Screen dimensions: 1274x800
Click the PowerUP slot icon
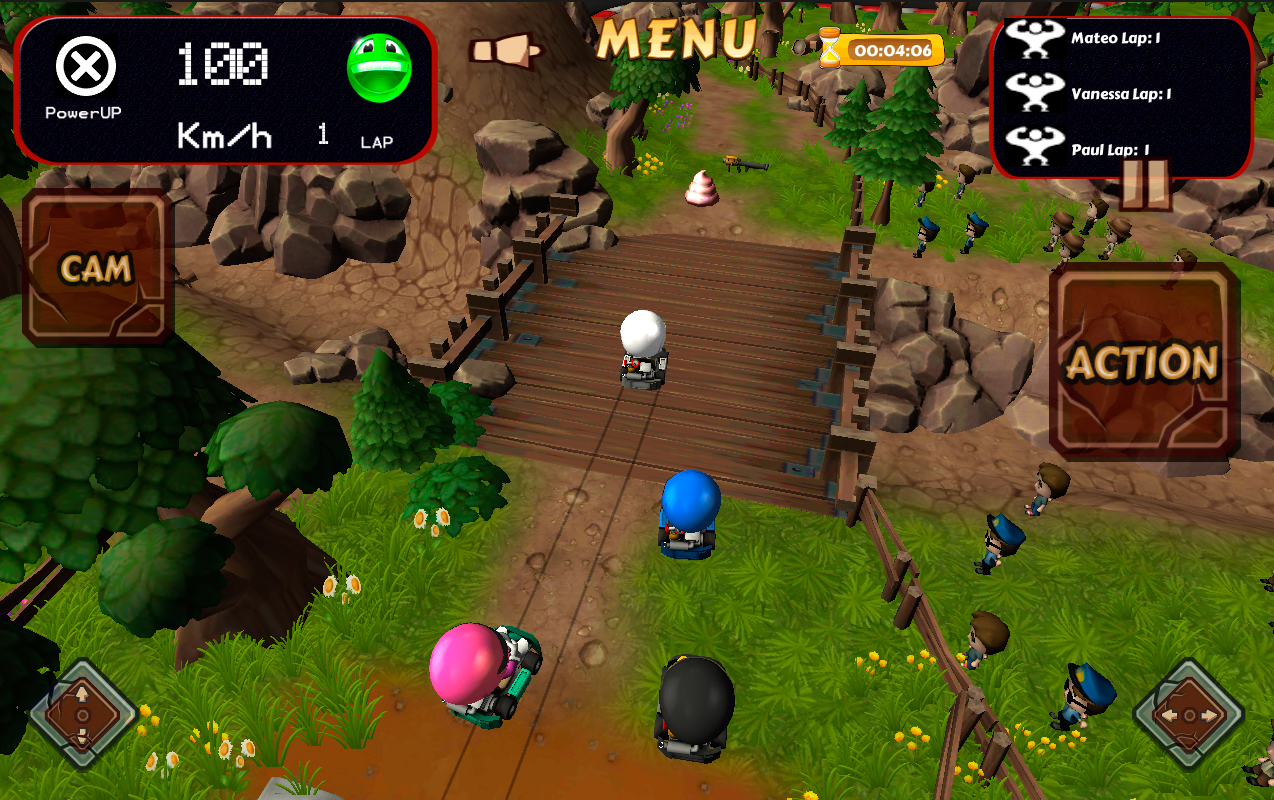tap(85, 67)
